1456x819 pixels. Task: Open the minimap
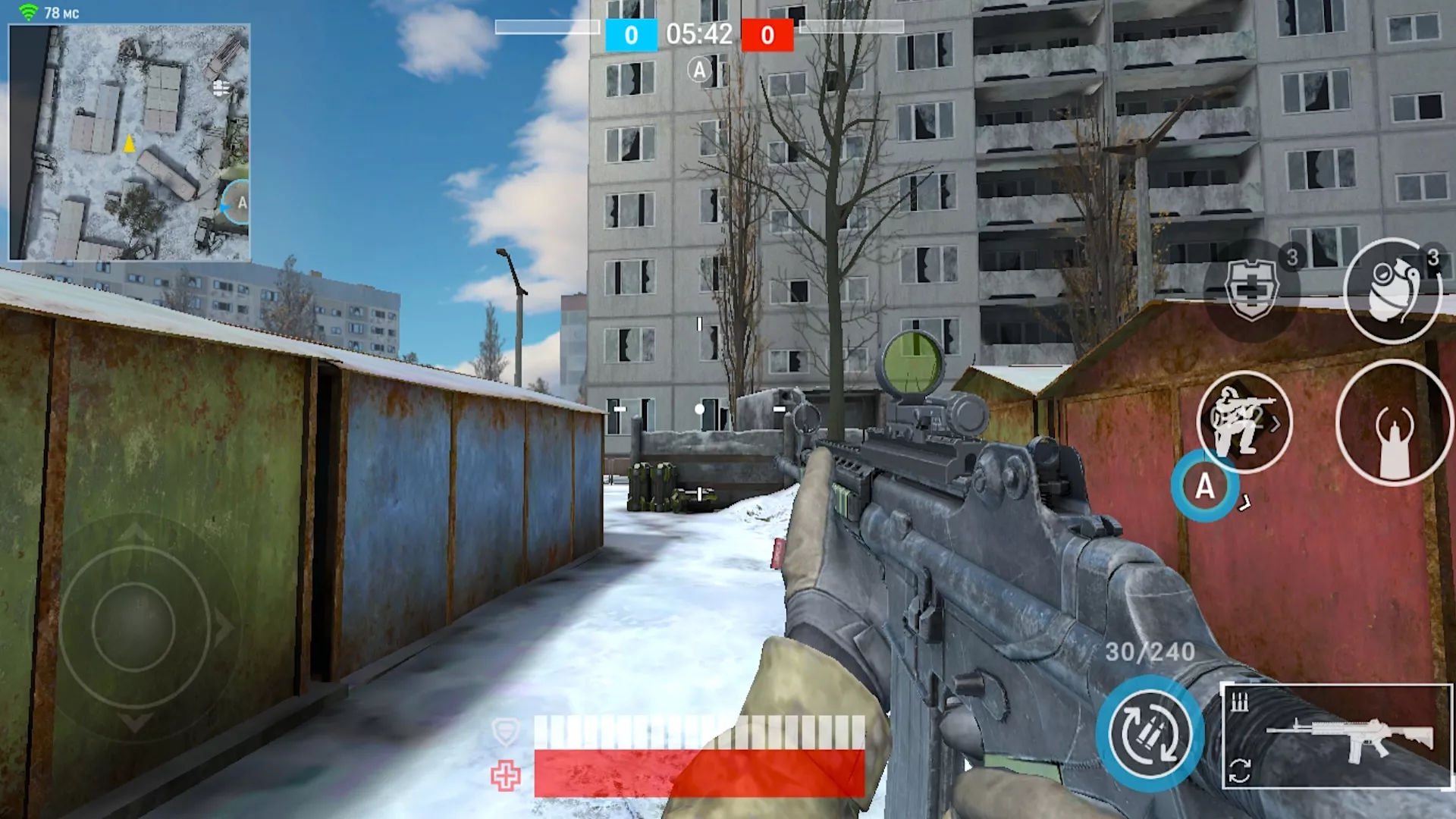point(129,143)
